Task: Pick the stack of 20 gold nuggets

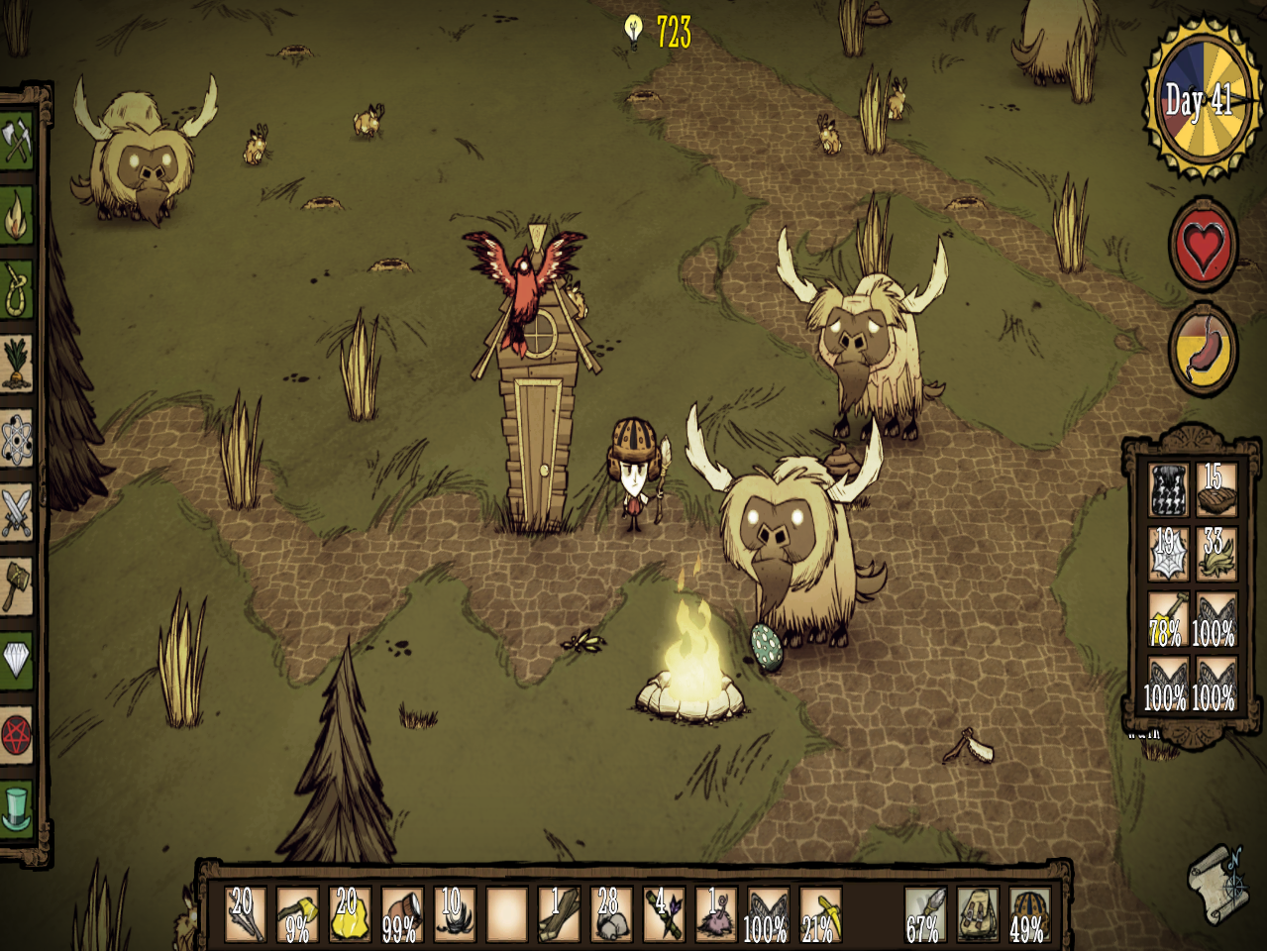Action: [x=349, y=913]
